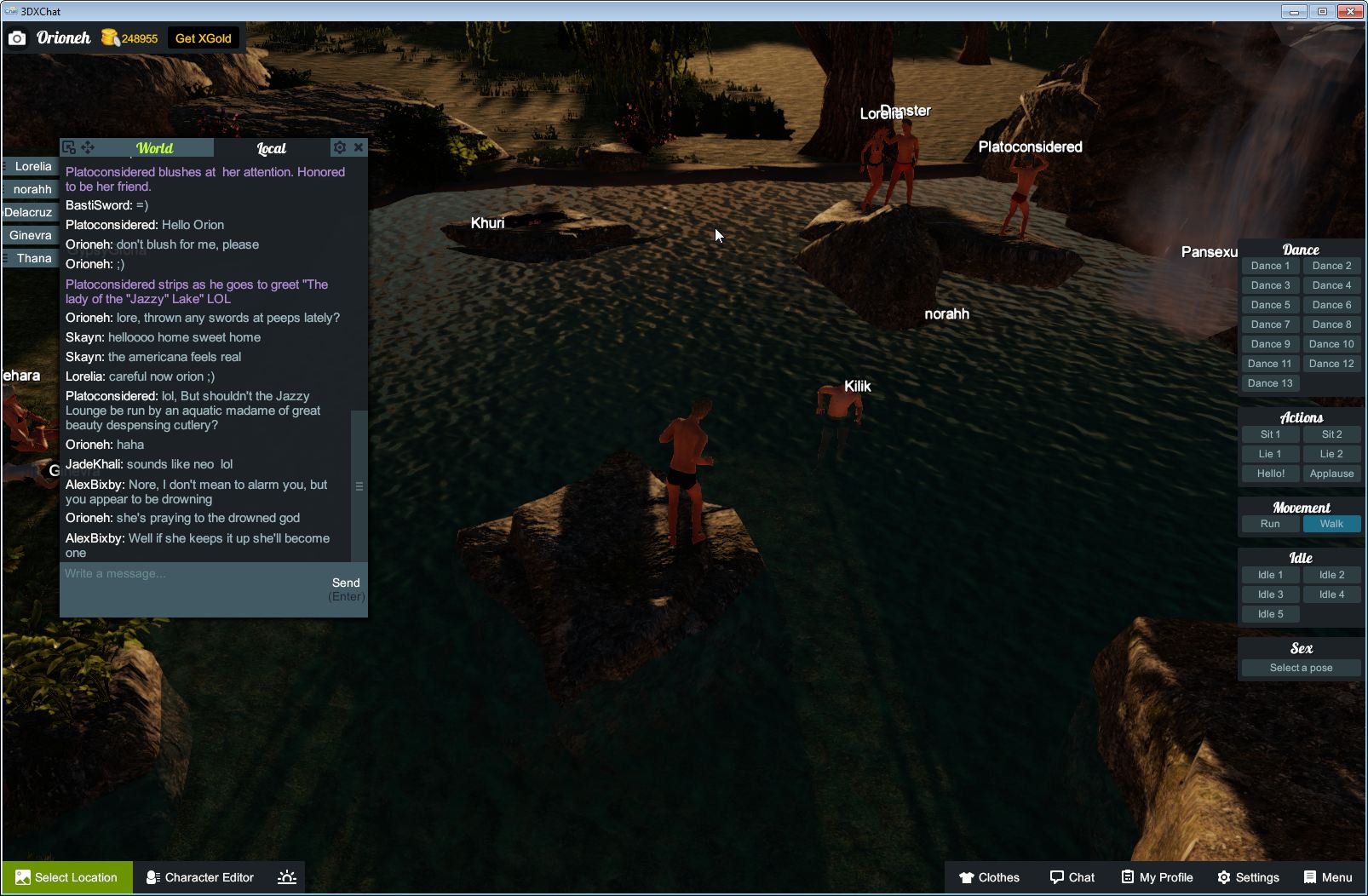Click the daylight weather icon on the bottom bar

point(287,877)
